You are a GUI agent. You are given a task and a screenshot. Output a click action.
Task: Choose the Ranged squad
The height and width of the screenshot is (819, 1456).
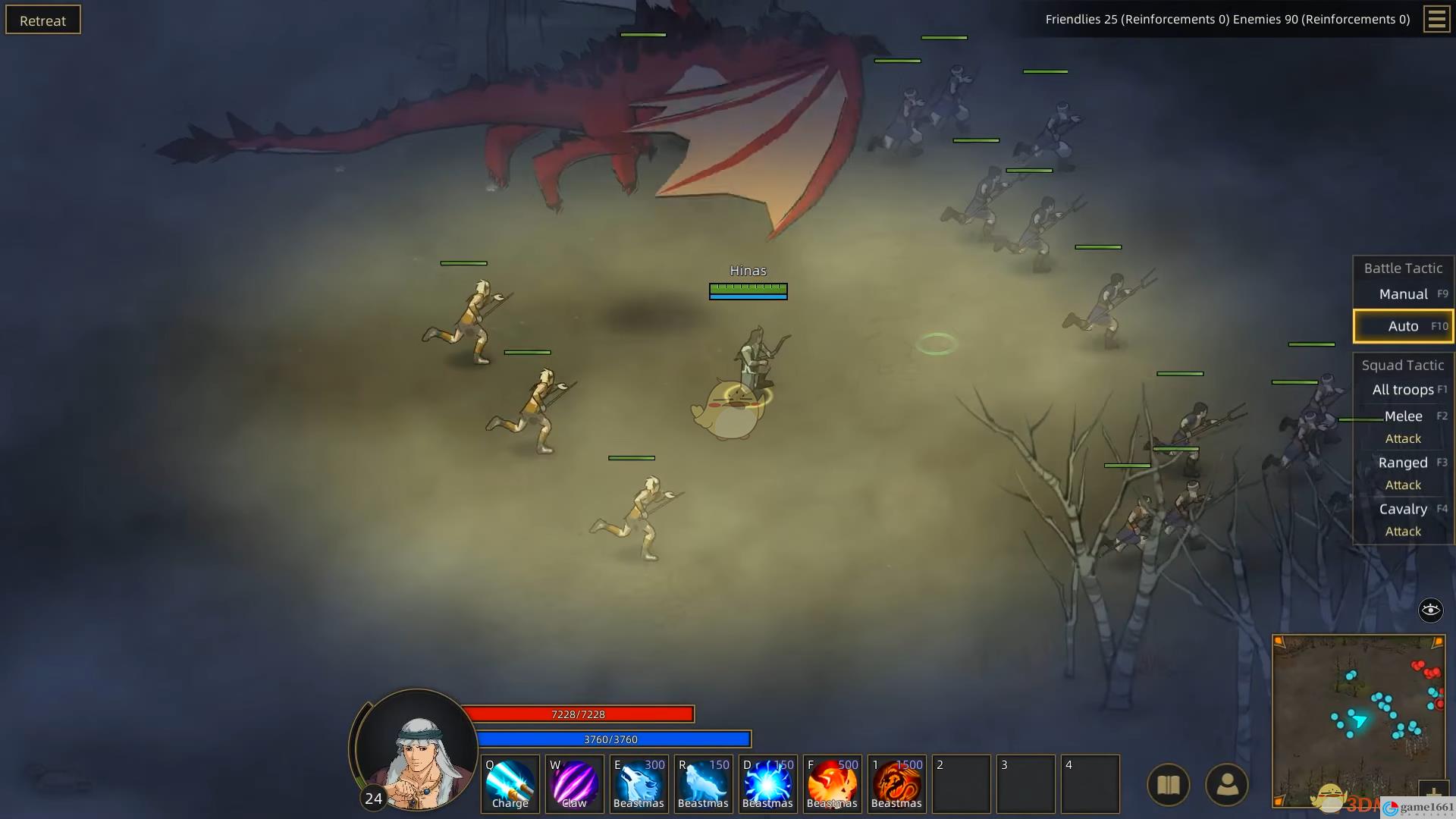pyautogui.click(x=1403, y=463)
